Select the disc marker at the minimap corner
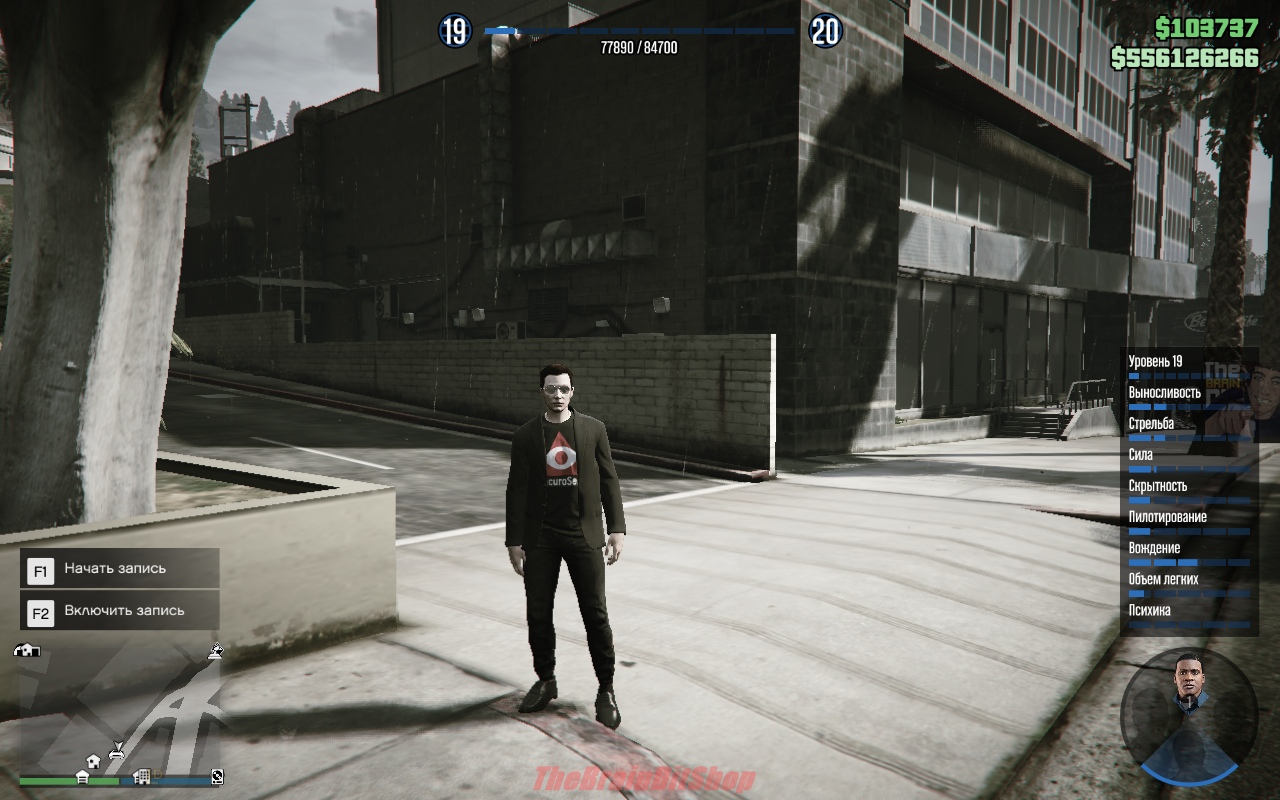Image resolution: width=1280 pixels, height=800 pixels. pyautogui.click(x=217, y=776)
